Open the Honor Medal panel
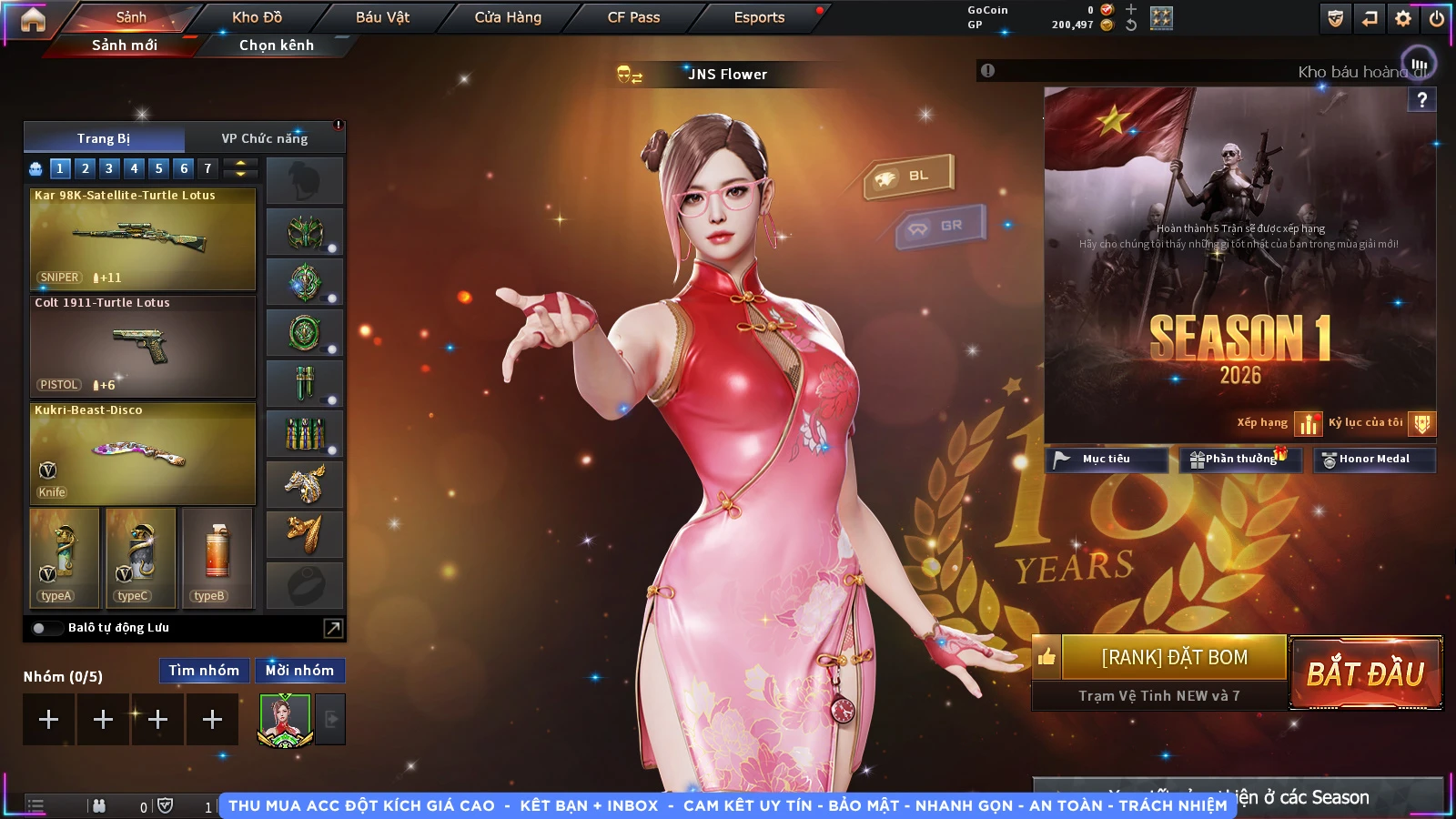Image resolution: width=1456 pixels, height=819 pixels. click(x=1374, y=460)
